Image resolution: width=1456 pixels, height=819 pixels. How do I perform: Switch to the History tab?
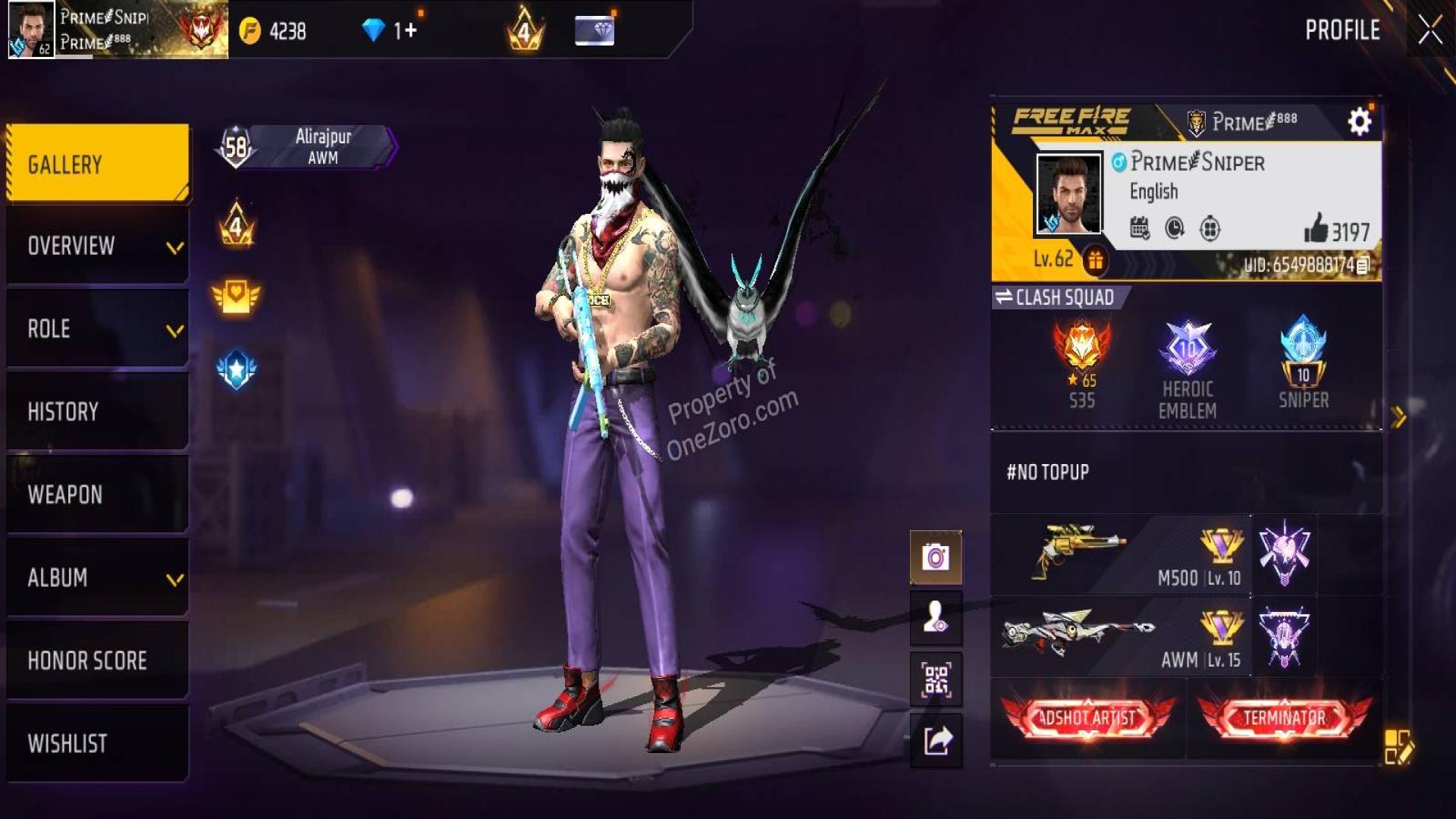pos(98,412)
